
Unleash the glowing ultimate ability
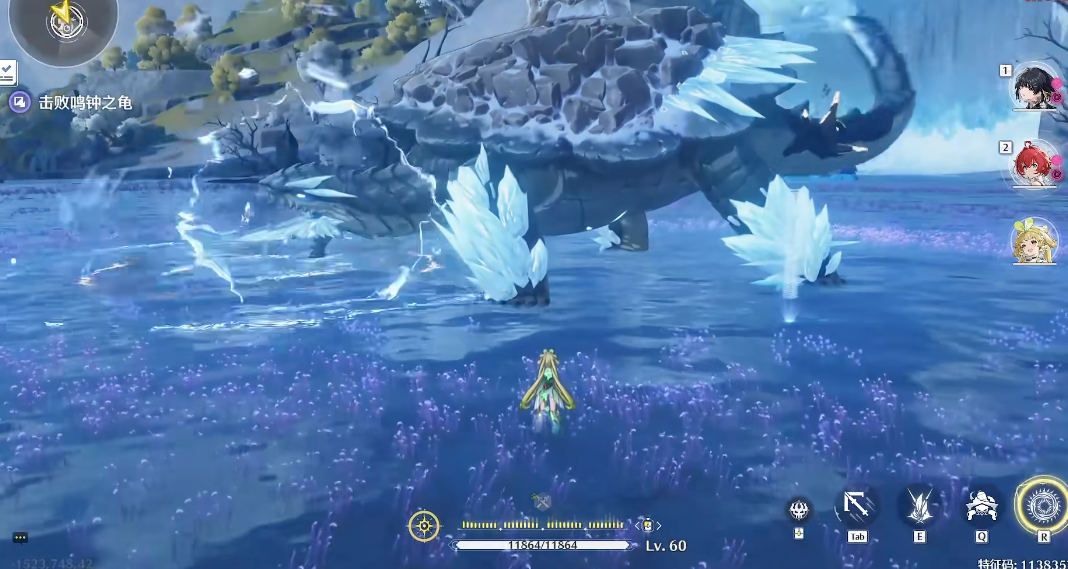1043,505
